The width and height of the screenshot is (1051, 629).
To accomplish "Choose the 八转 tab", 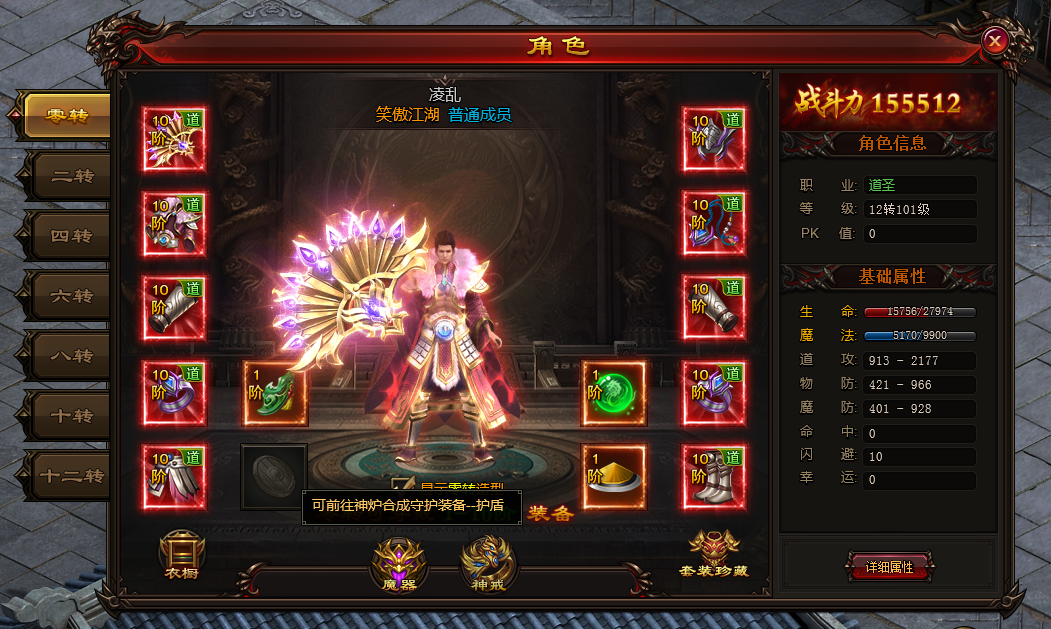I will pyautogui.click(x=70, y=356).
